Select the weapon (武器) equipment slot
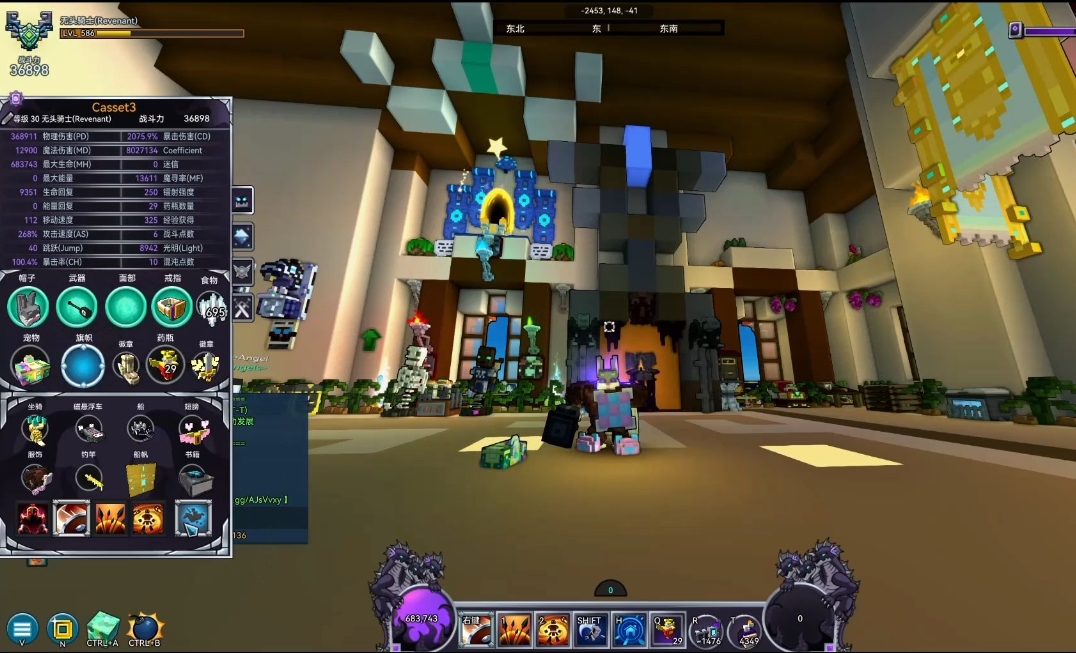 [x=77, y=307]
